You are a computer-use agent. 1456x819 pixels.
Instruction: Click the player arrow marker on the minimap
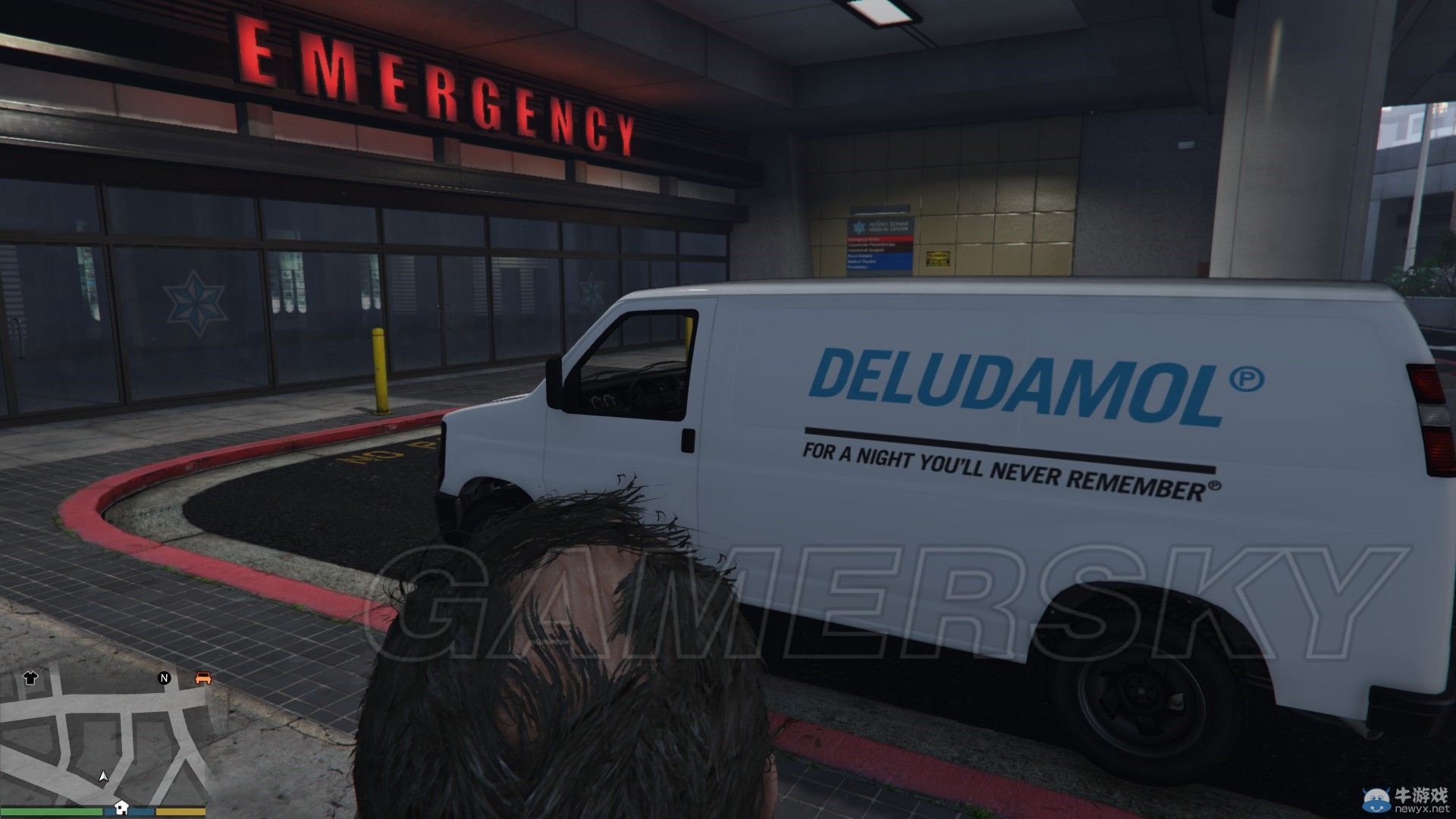[x=103, y=777]
